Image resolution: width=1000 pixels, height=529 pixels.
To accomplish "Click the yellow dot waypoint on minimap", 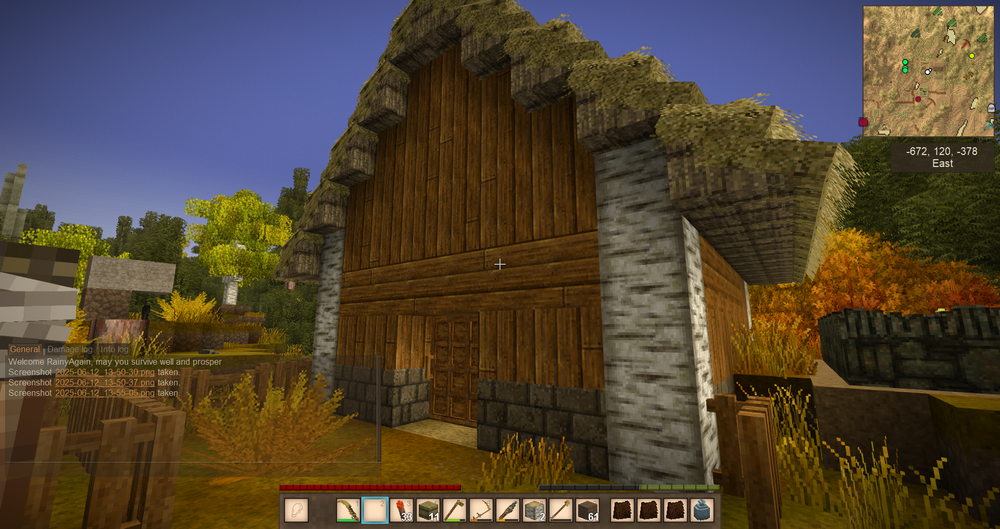I will (971, 56).
